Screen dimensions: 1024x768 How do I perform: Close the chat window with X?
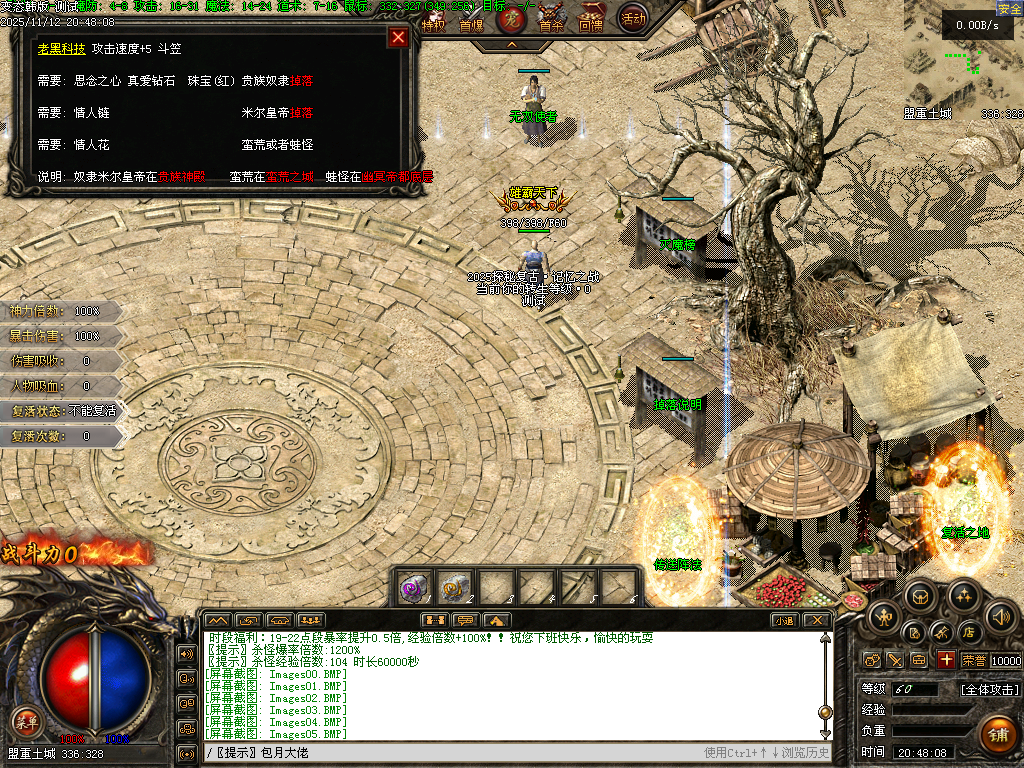tap(817, 620)
